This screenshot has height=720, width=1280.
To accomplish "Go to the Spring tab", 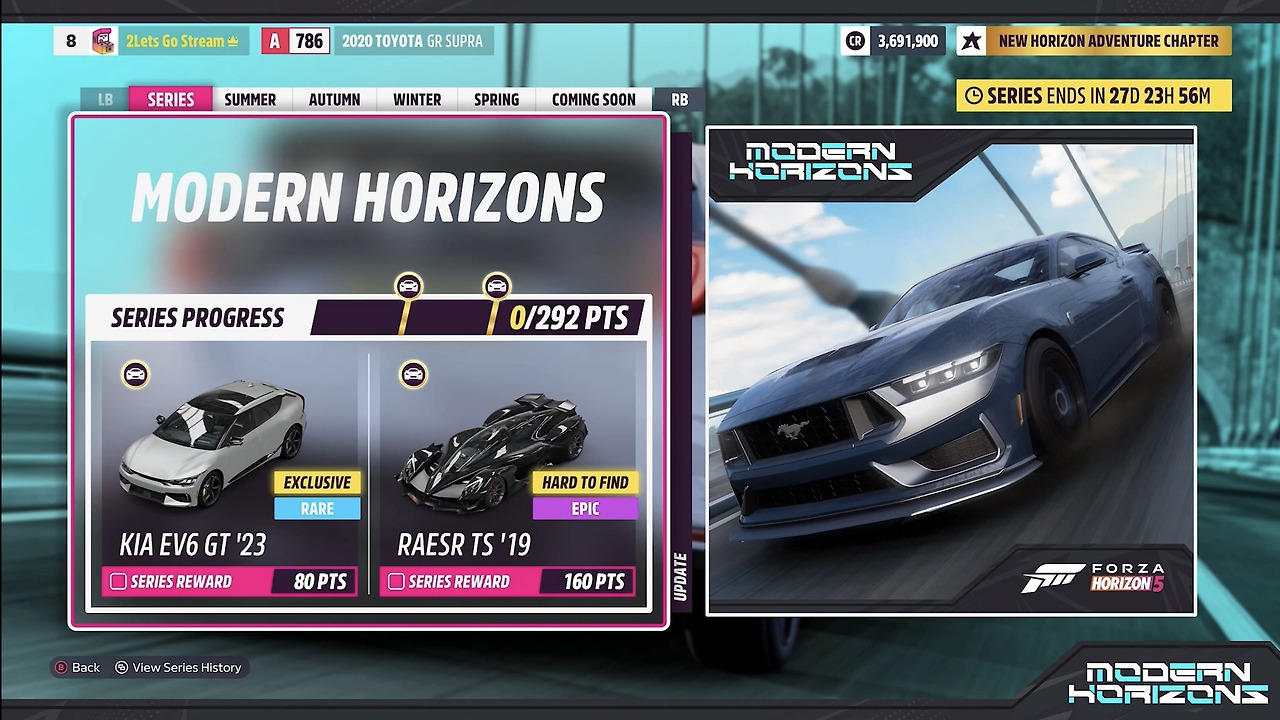I will [x=496, y=99].
